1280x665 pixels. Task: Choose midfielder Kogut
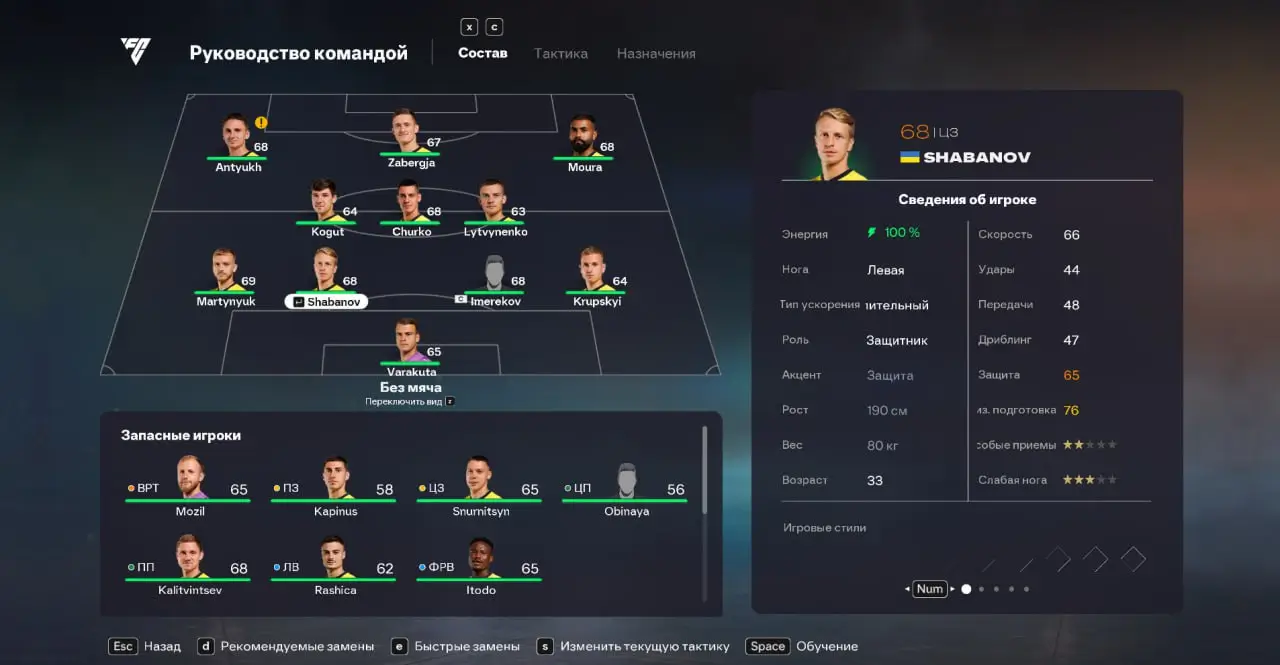coord(327,206)
